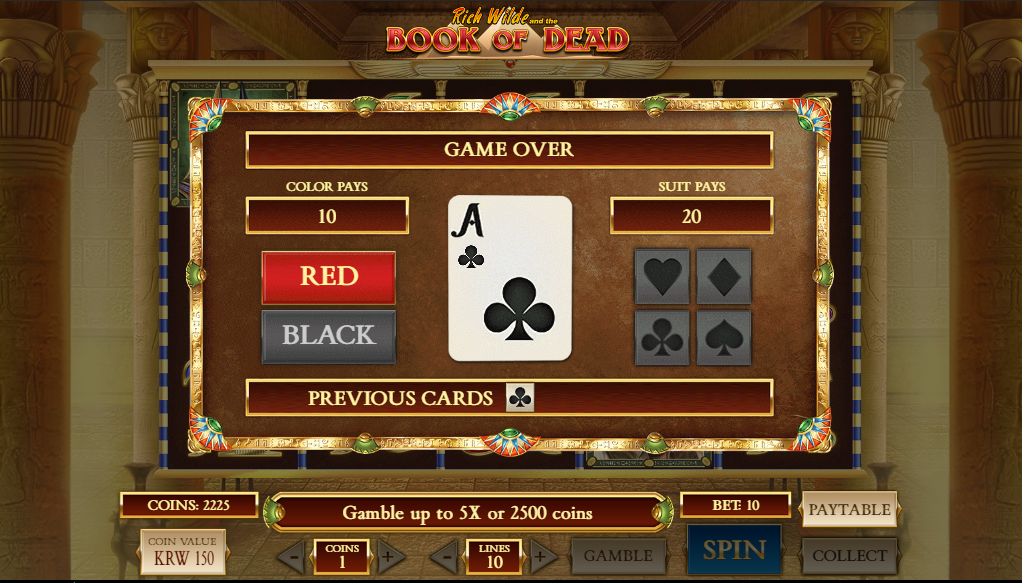
Task: Decrease the number of lines
Action: coord(443,556)
